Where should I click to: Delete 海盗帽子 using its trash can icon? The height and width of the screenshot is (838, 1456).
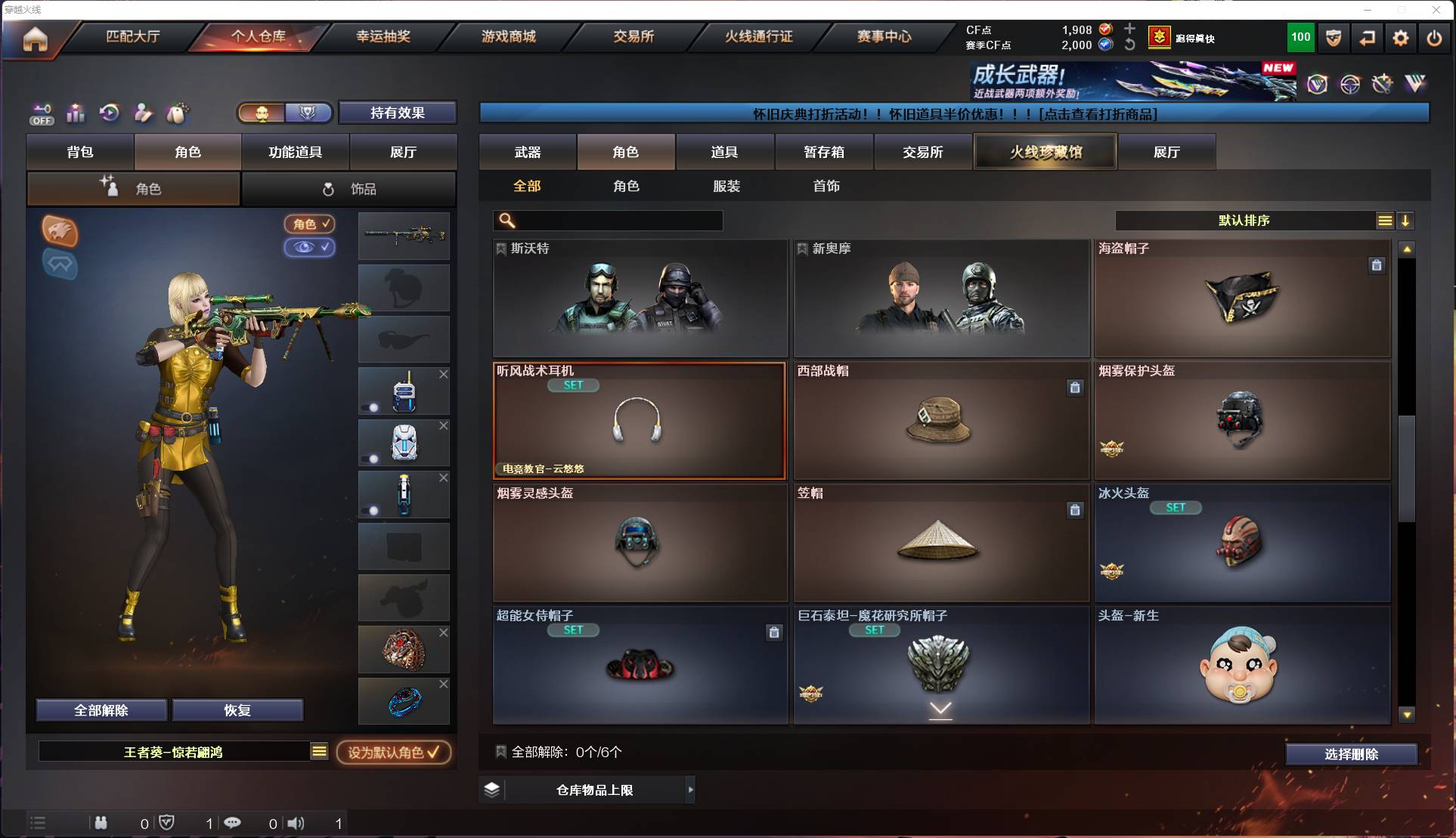coord(1377,266)
